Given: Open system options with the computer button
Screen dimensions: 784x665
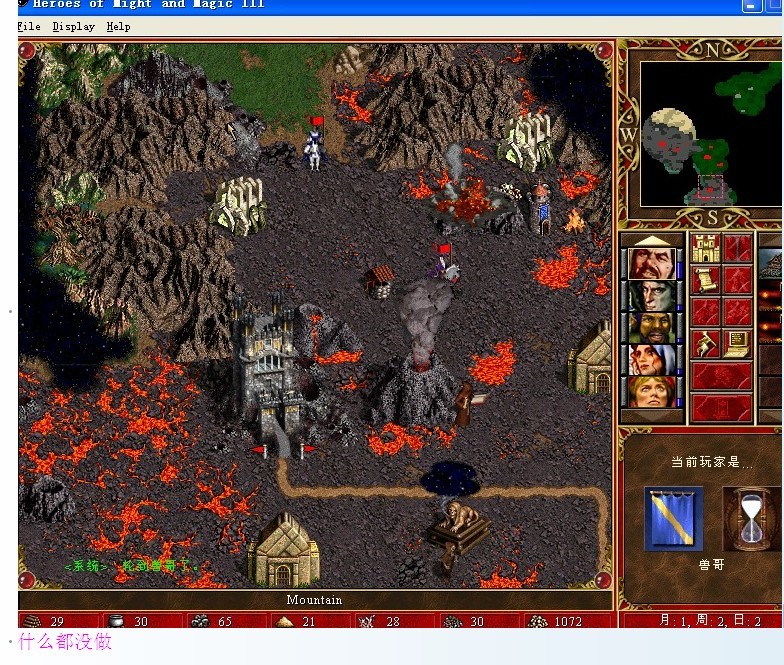Looking at the screenshot, I should click(737, 343).
